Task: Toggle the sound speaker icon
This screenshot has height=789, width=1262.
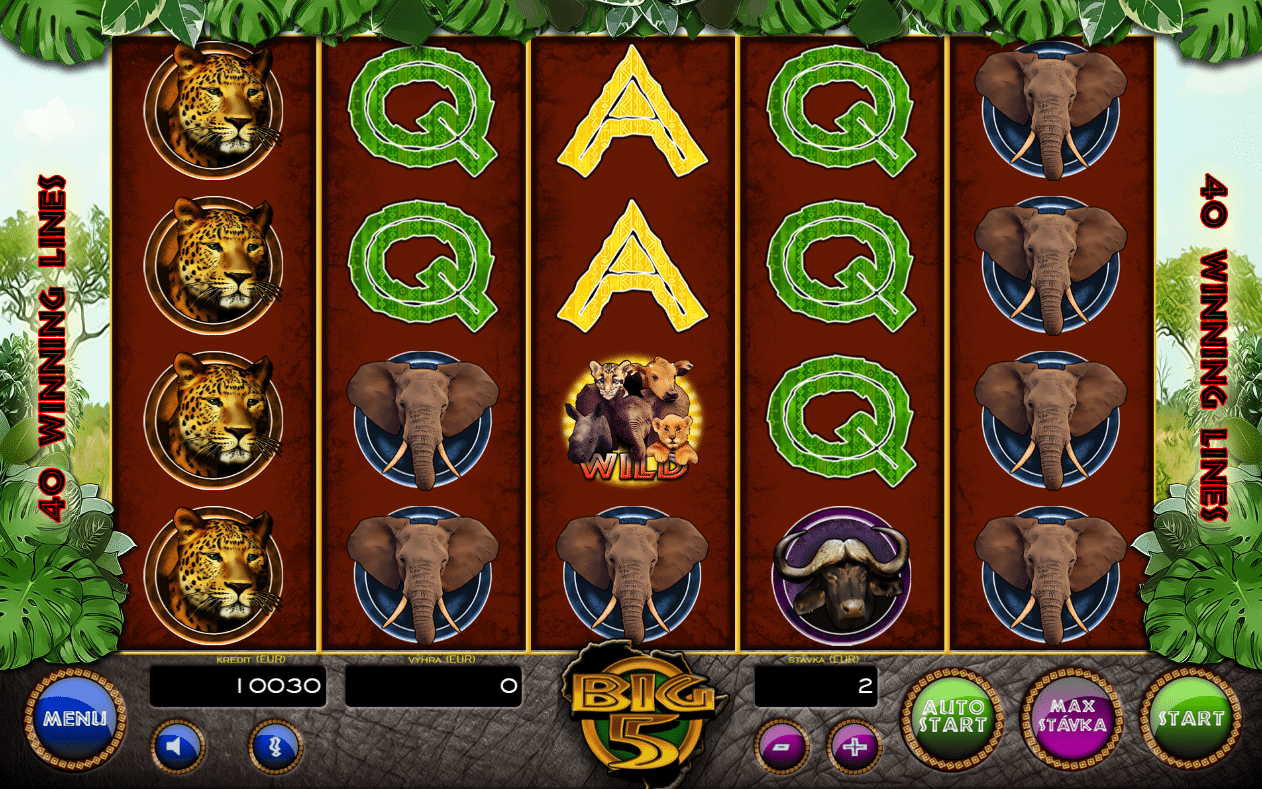Action: click(x=178, y=747)
